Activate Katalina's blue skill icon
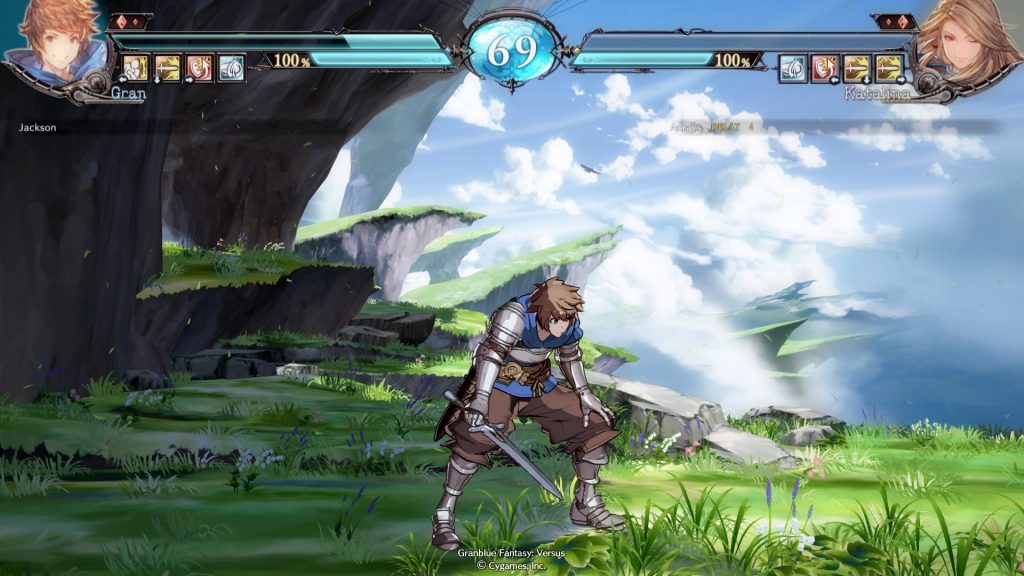The image size is (1024, 576). point(792,67)
